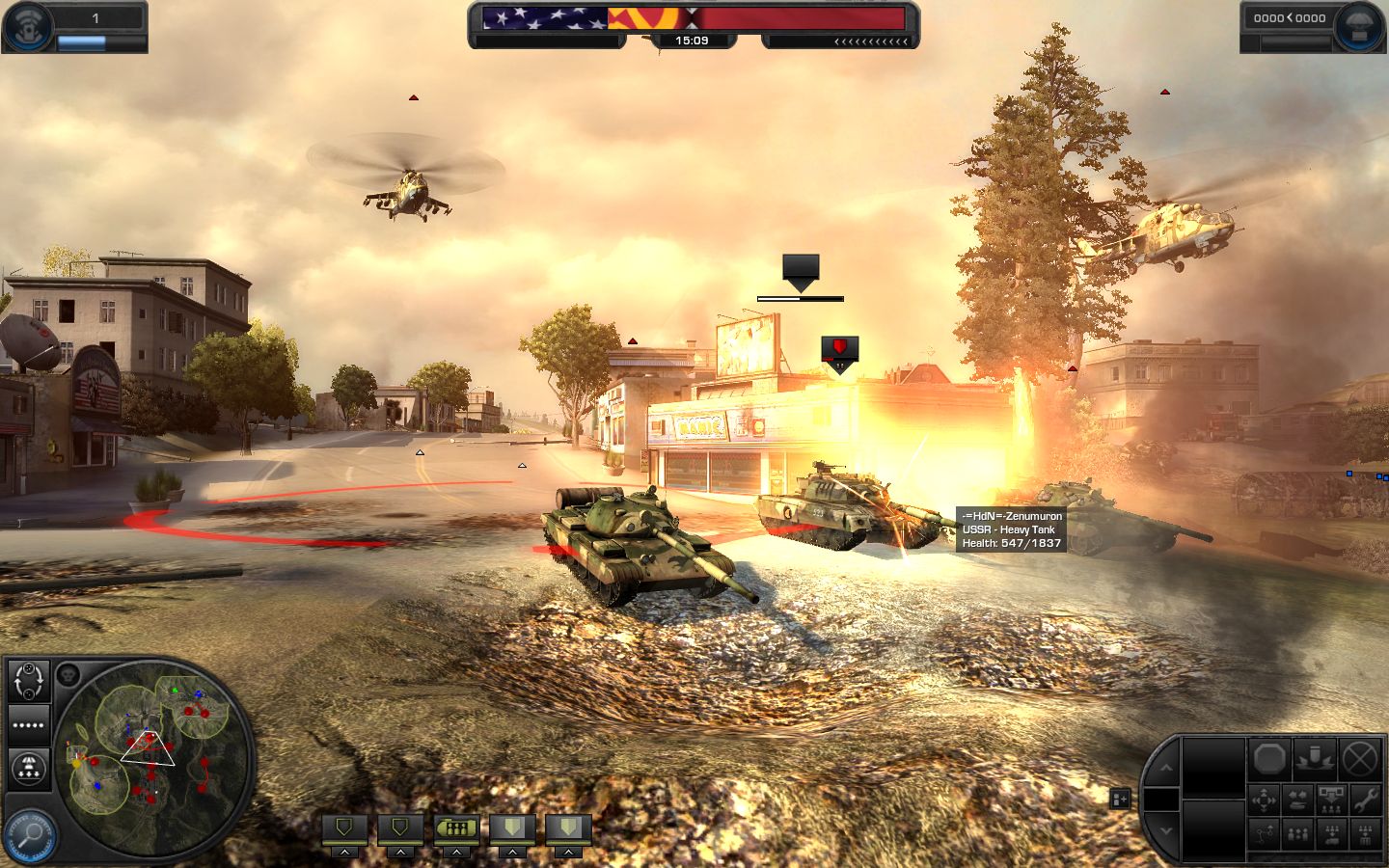Click the down arrow in the command panel
This screenshot has width=1389, height=868.
tap(1165, 829)
